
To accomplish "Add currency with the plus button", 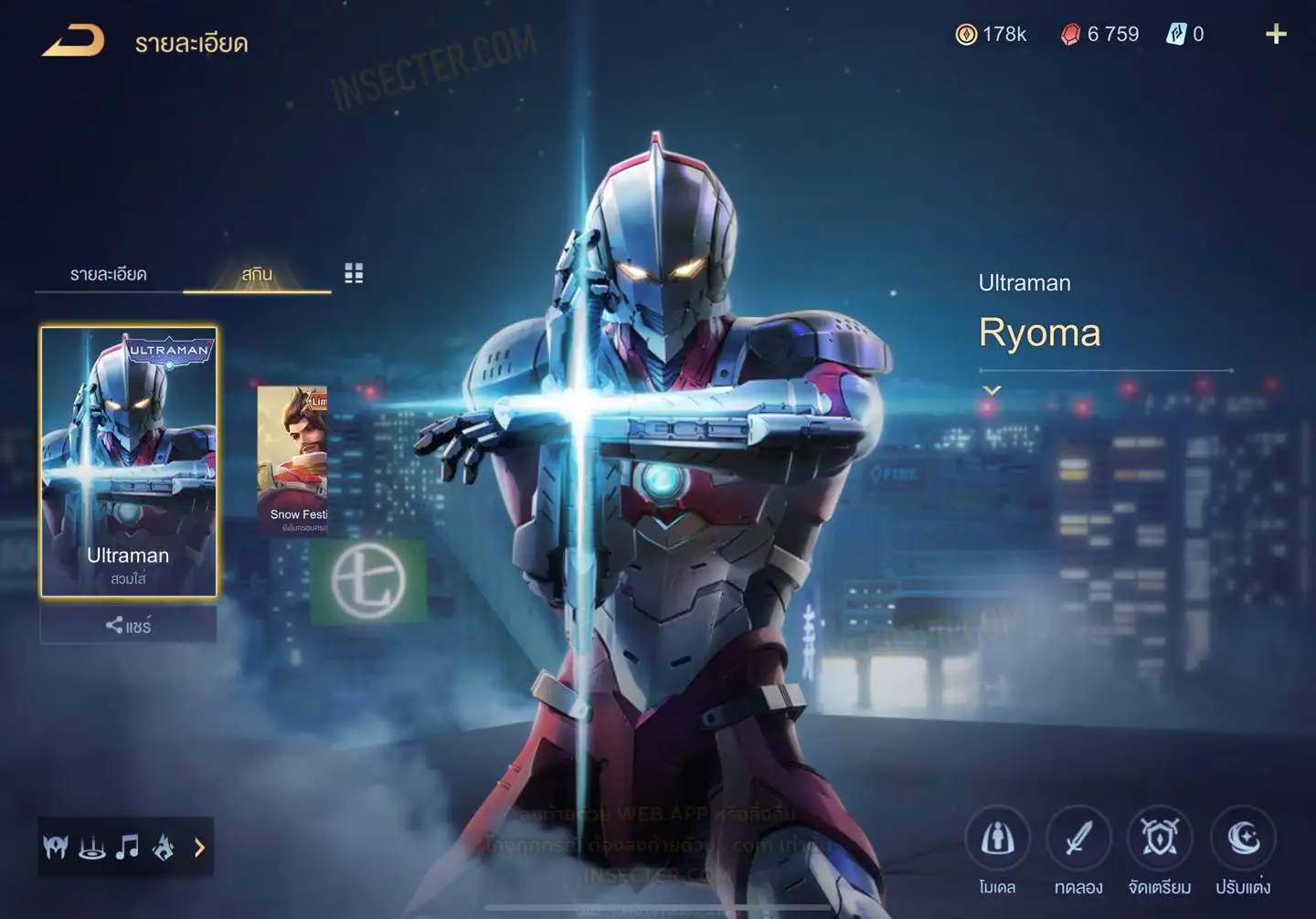I will (x=1276, y=35).
